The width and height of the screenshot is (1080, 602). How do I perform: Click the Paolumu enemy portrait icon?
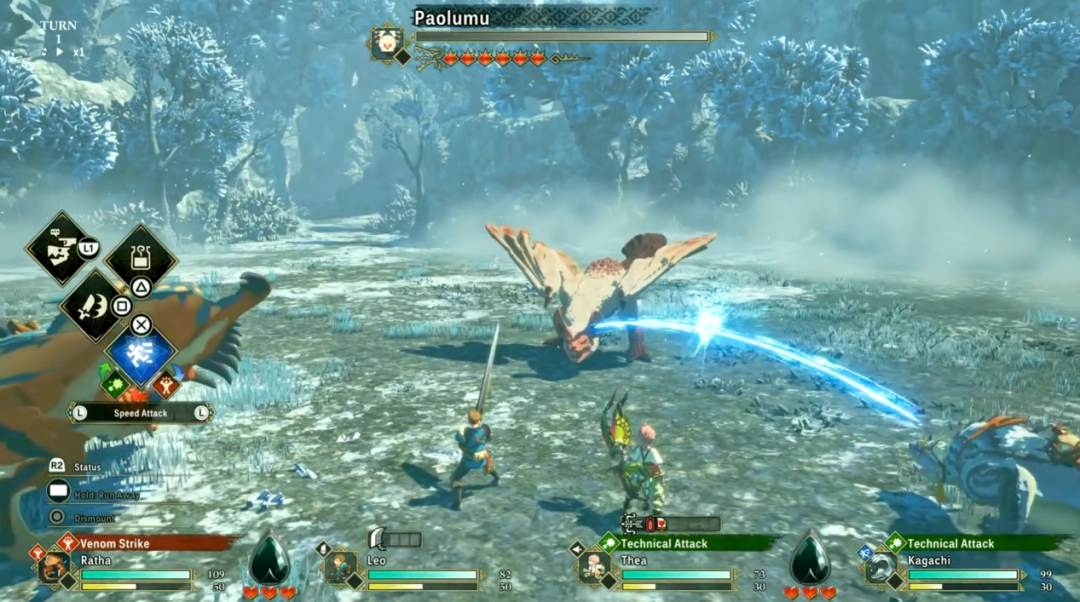tap(386, 43)
